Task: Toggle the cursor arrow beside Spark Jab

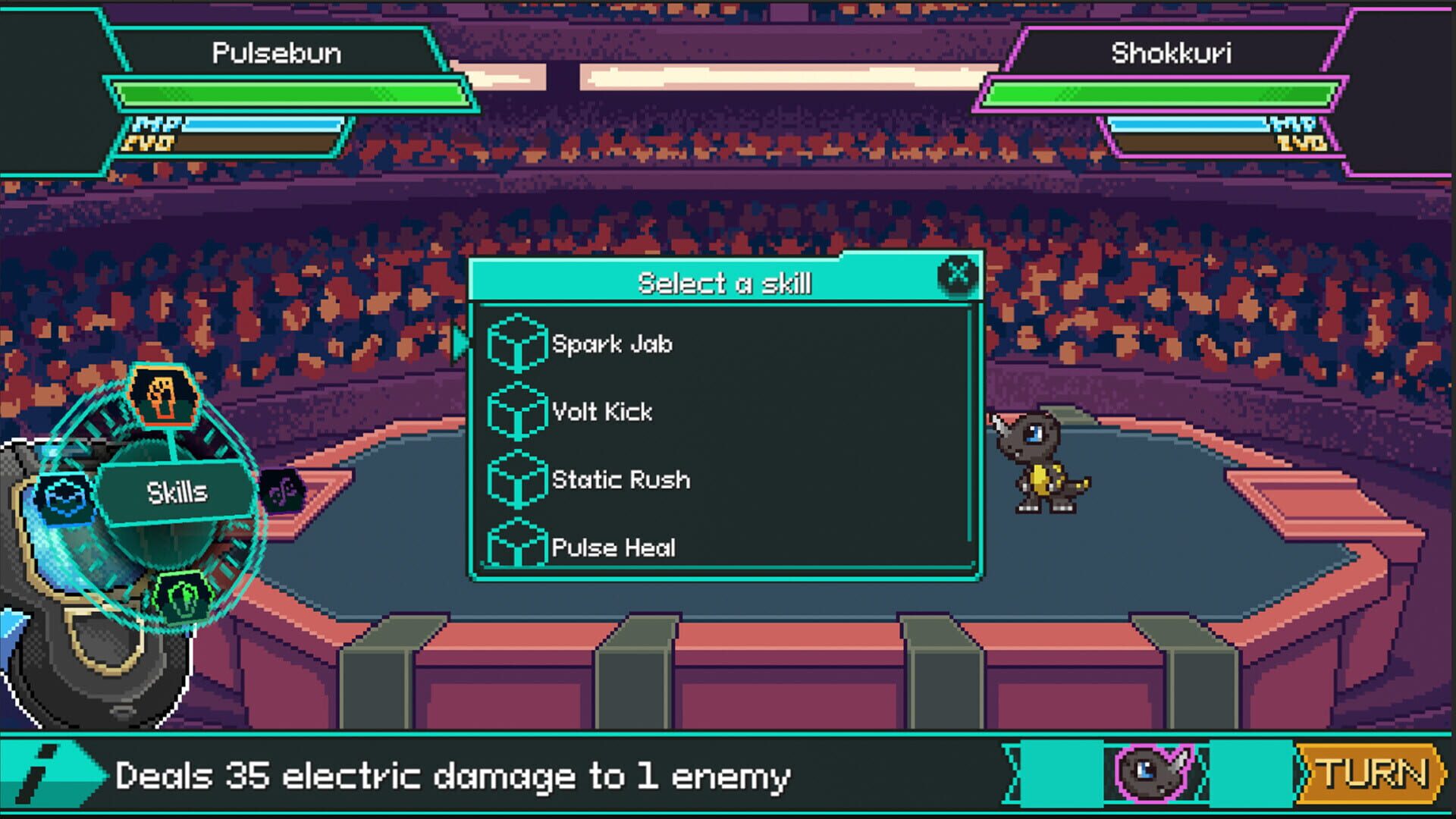Action: point(459,343)
